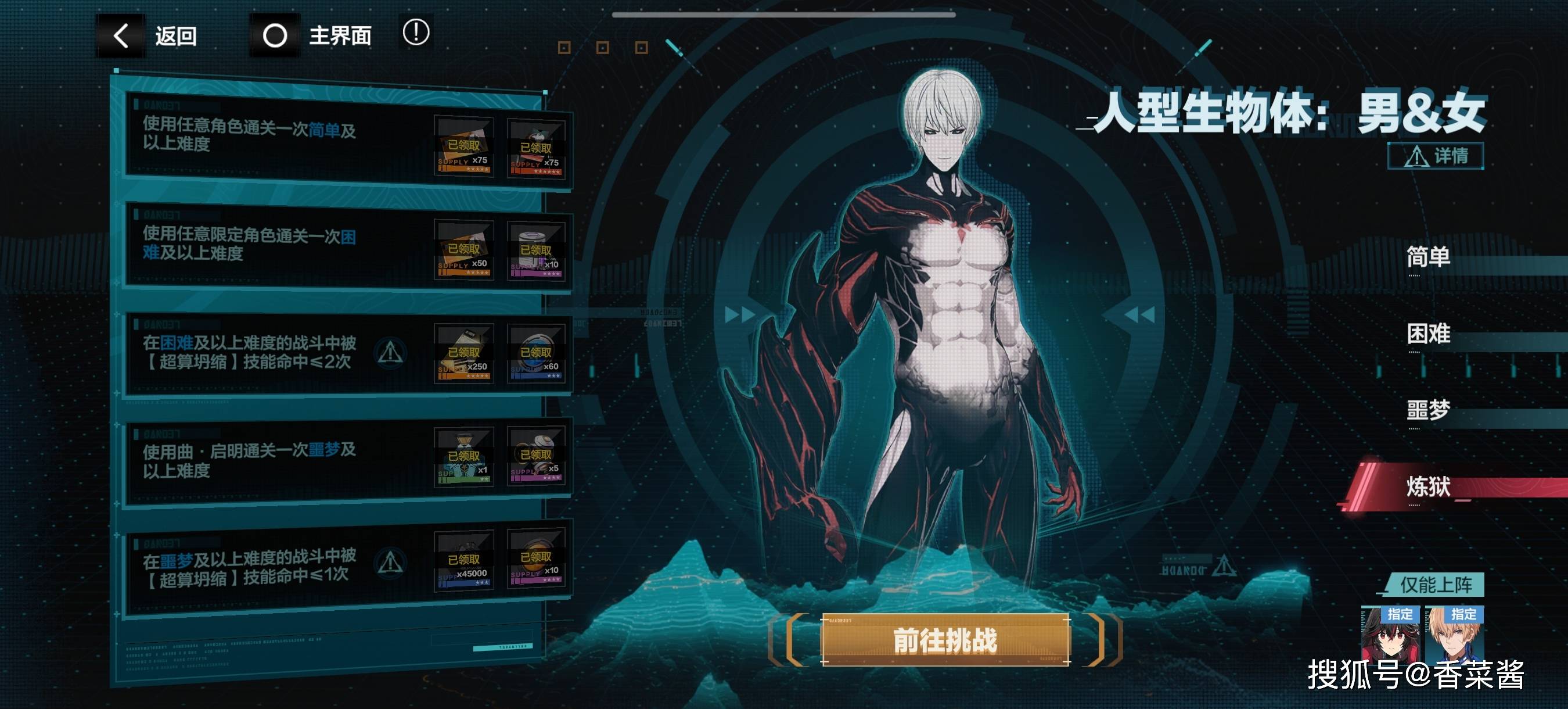Tap the warning icon on the 困难 超算坍缩 mission
The image size is (1568, 709).
tap(390, 352)
